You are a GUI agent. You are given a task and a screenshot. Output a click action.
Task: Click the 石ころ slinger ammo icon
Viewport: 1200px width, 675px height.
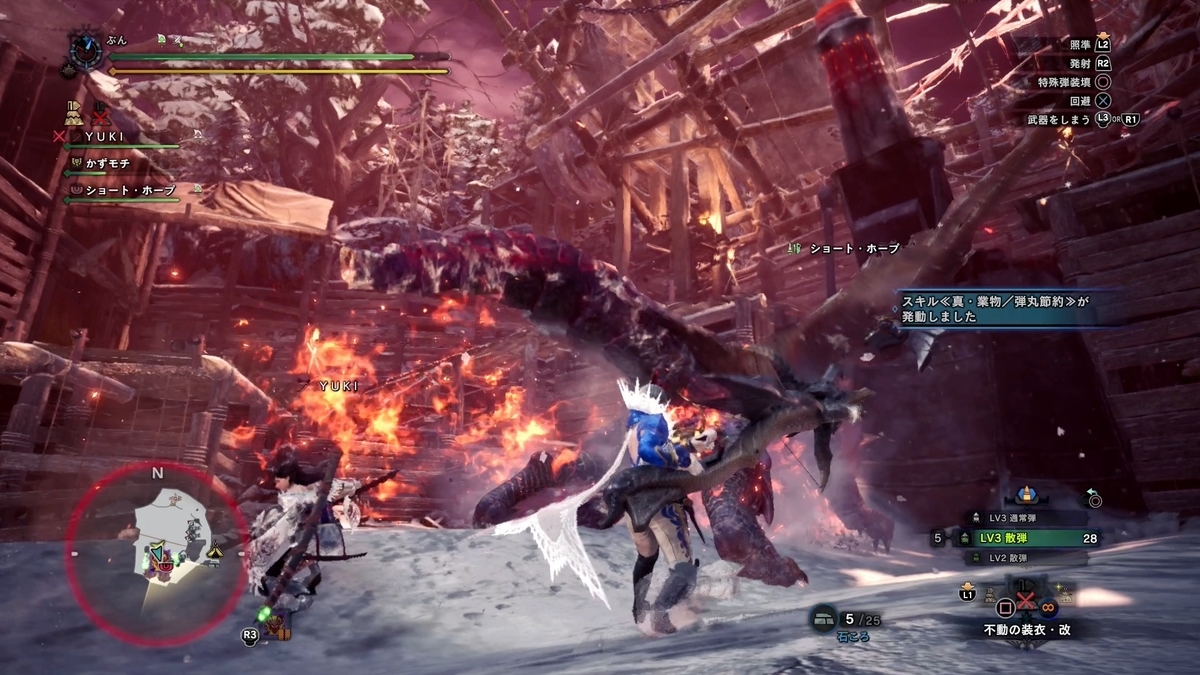(x=824, y=620)
